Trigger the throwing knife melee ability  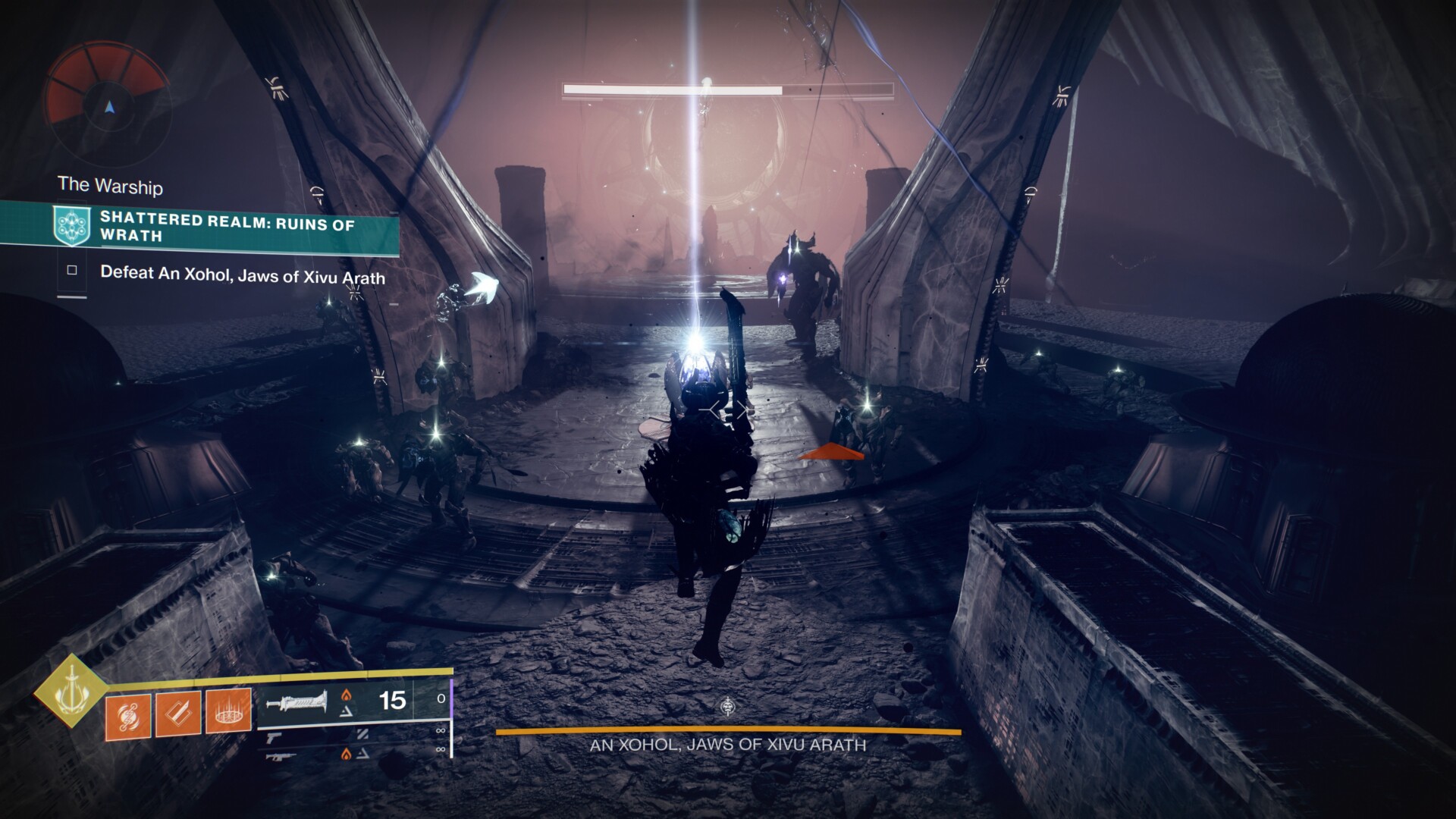coord(178,714)
